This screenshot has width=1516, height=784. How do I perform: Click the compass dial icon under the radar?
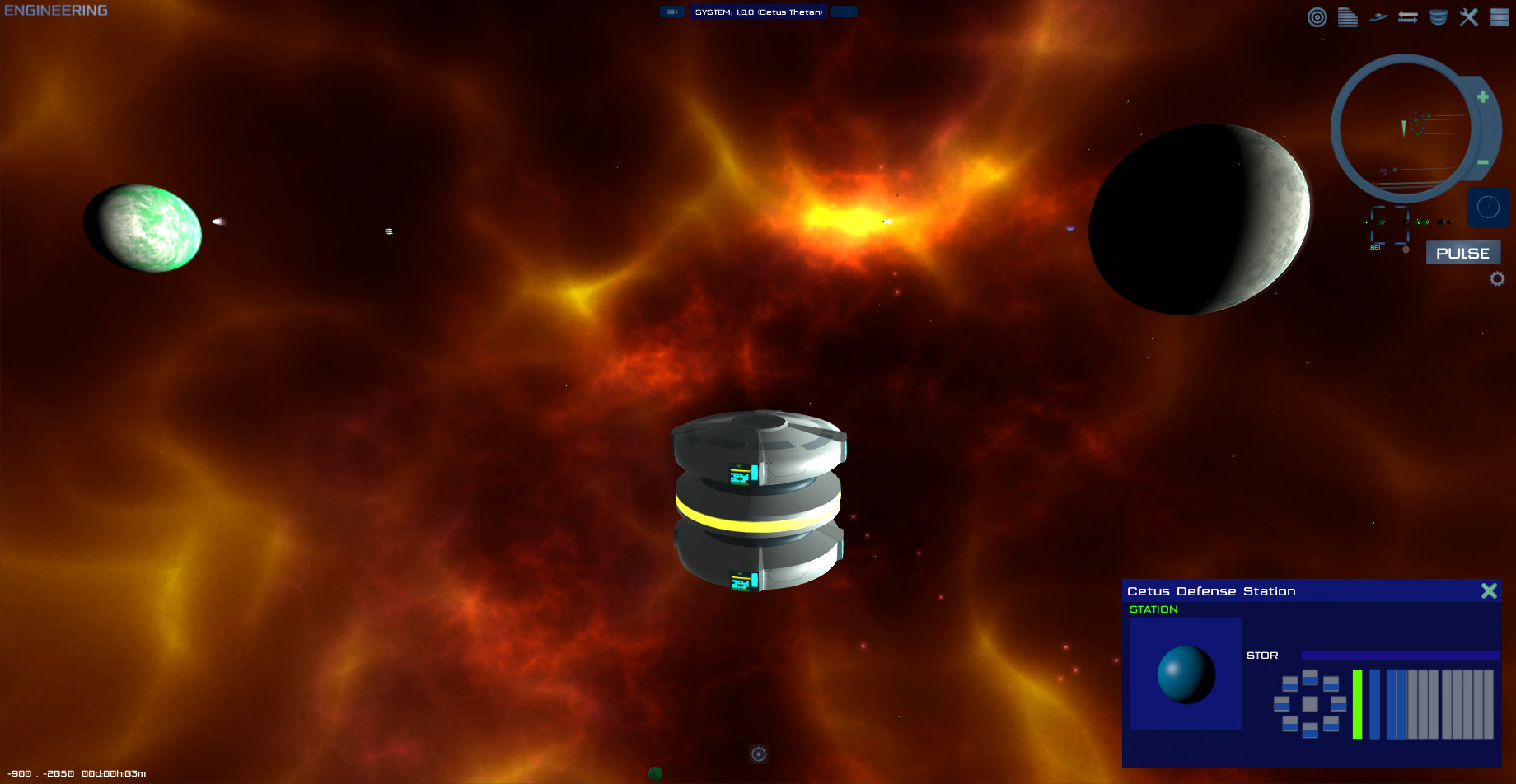[x=1488, y=208]
